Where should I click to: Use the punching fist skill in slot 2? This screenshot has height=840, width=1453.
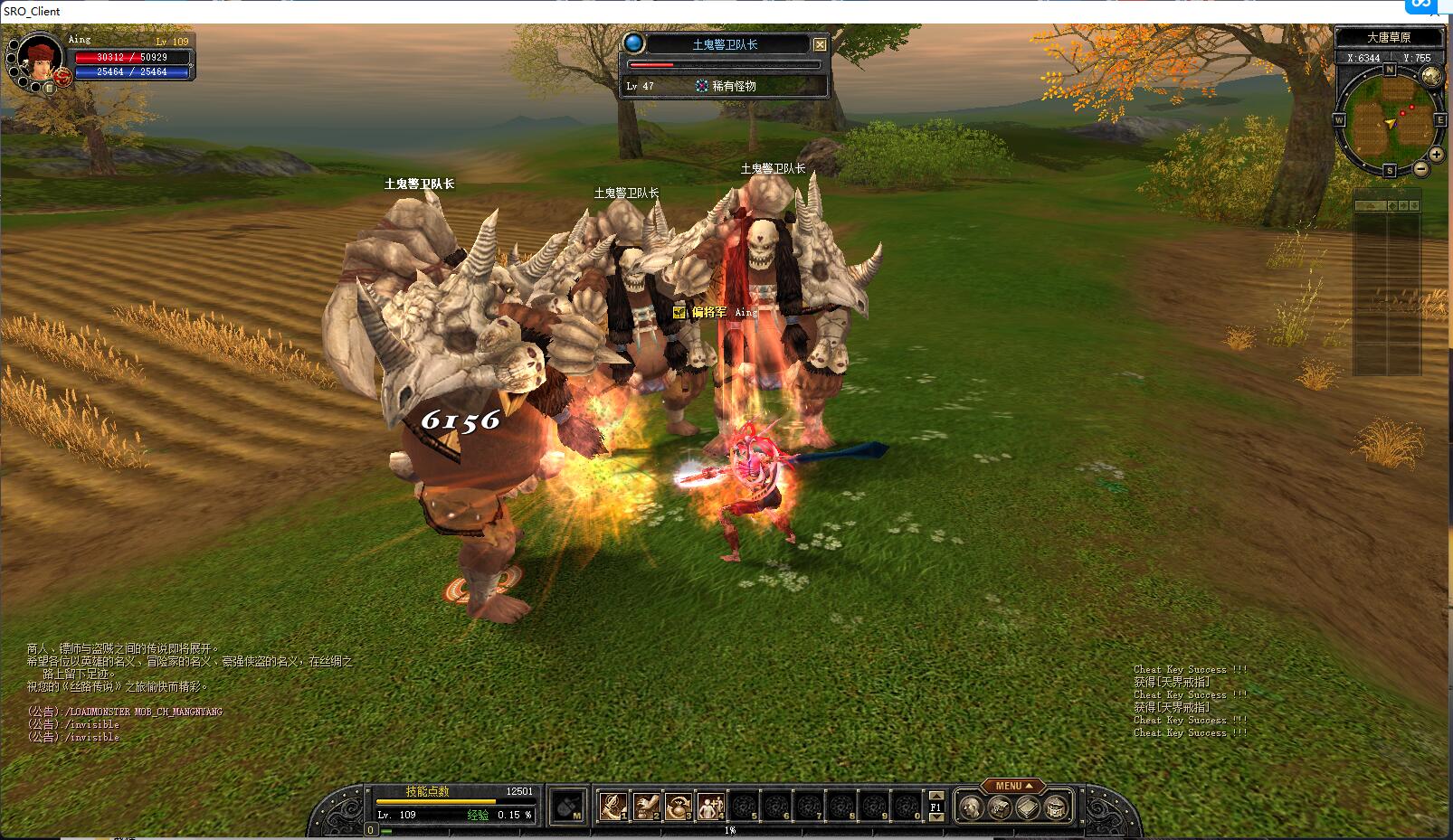pos(646,805)
